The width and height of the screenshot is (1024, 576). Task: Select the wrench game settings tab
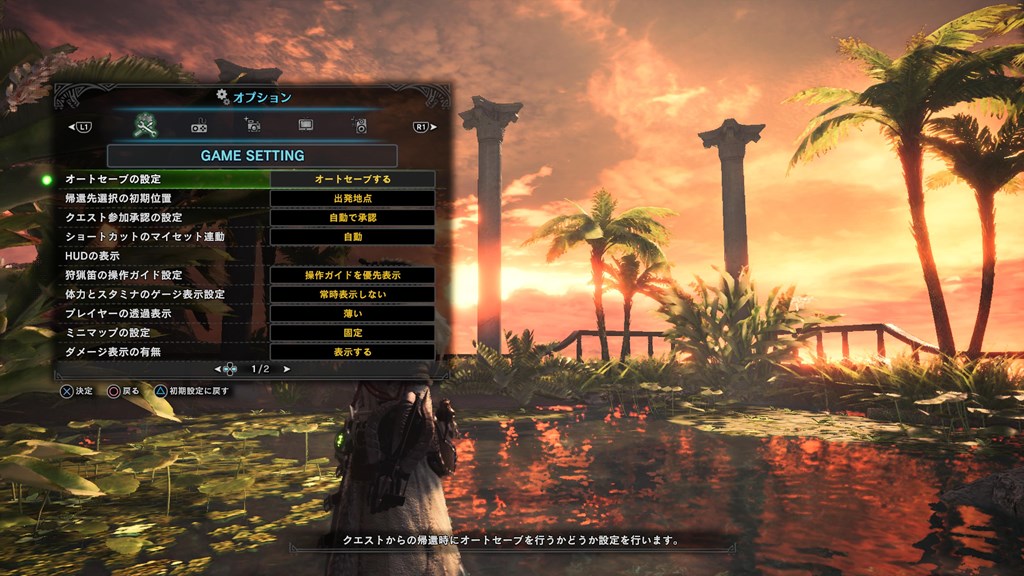coord(146,126)
